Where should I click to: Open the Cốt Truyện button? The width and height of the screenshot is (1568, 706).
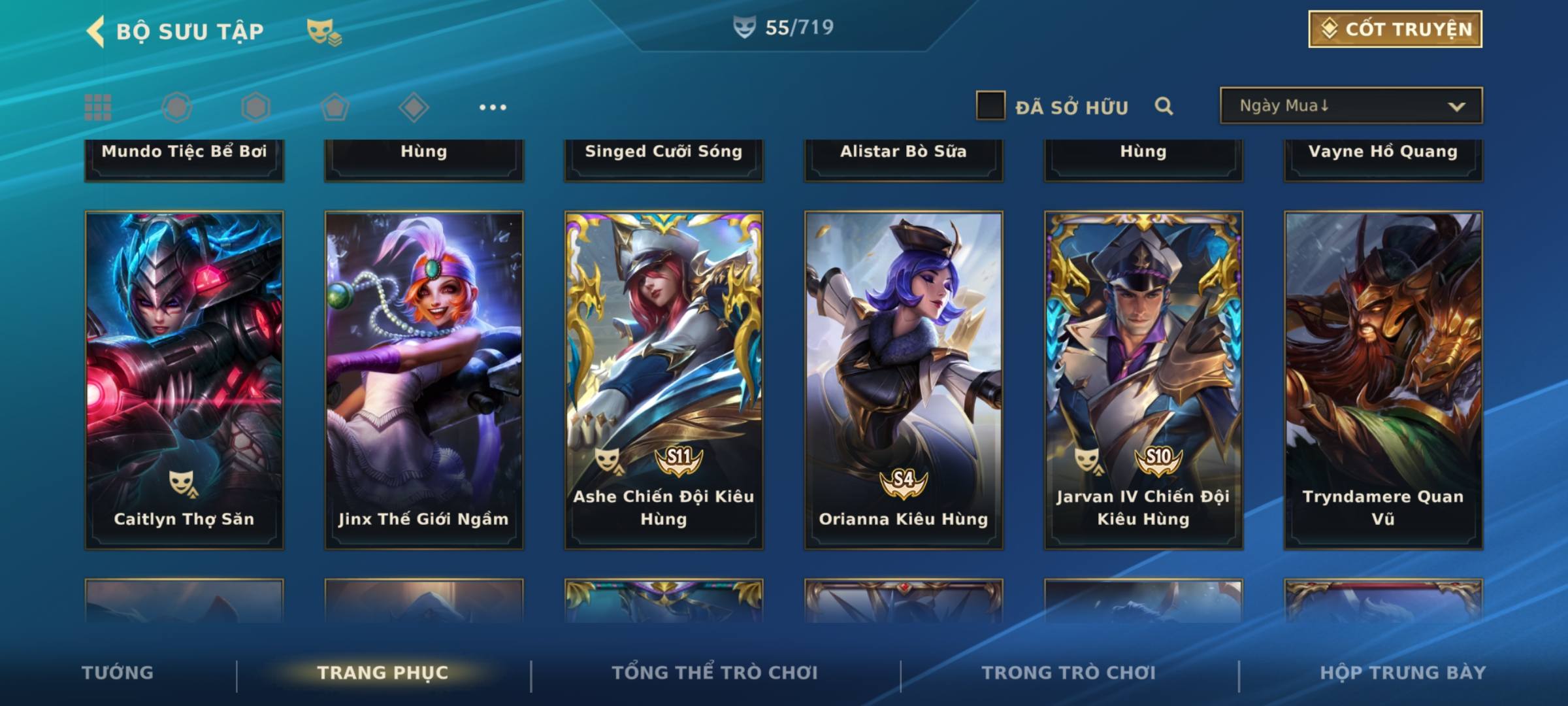coord(1395,29)
